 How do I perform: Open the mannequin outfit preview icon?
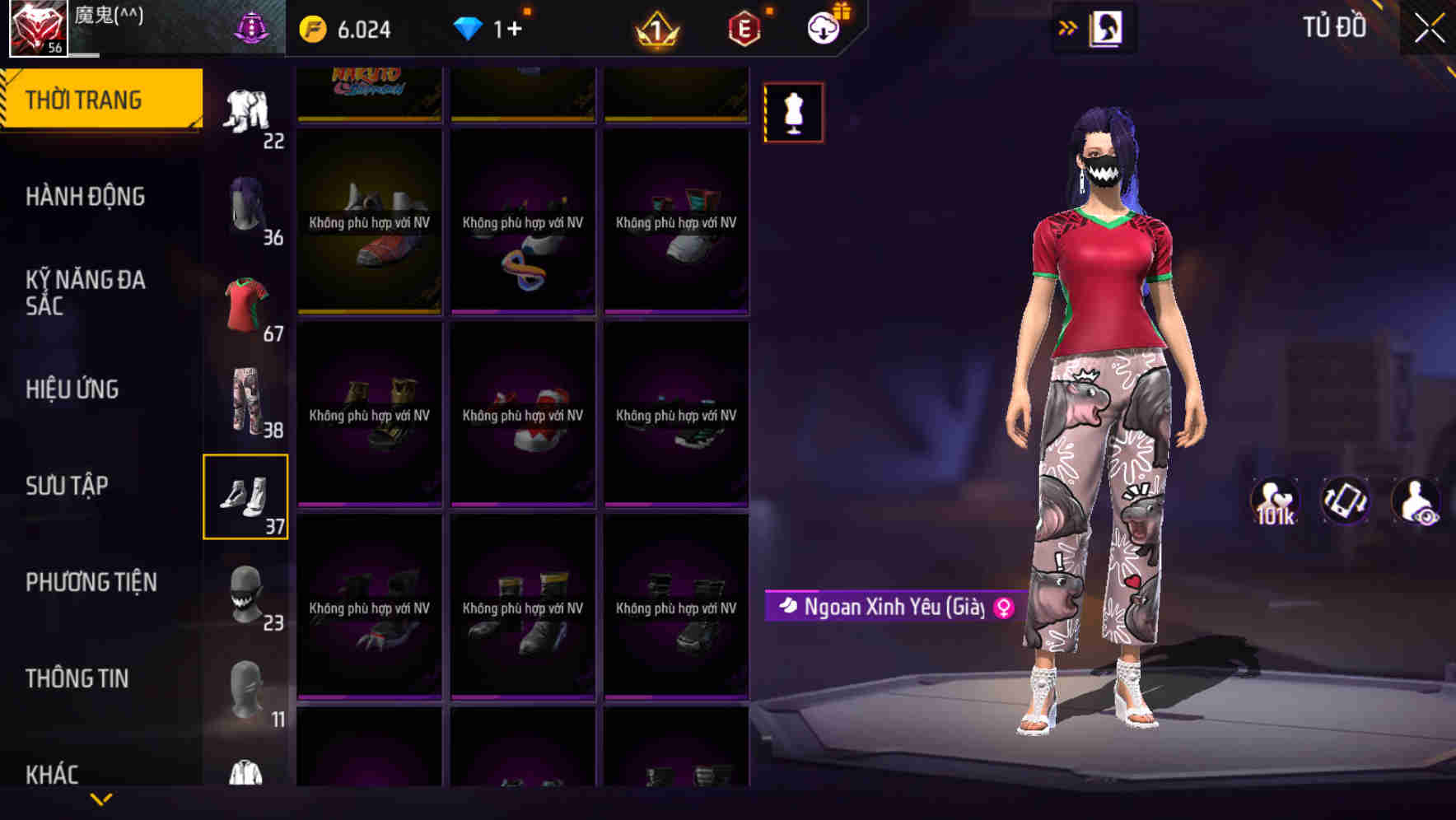tap(793, 112)
